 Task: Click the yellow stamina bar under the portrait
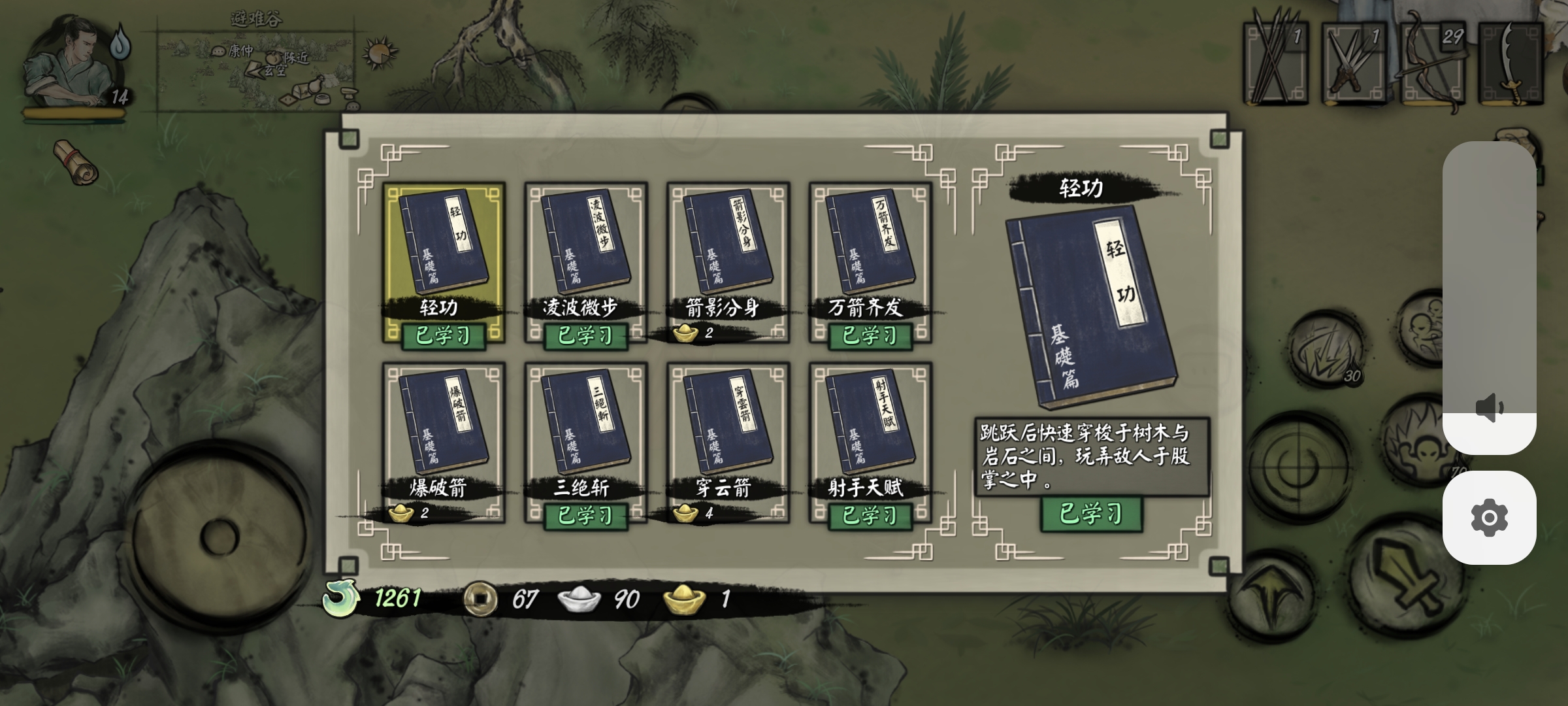[x=72, y=112]
